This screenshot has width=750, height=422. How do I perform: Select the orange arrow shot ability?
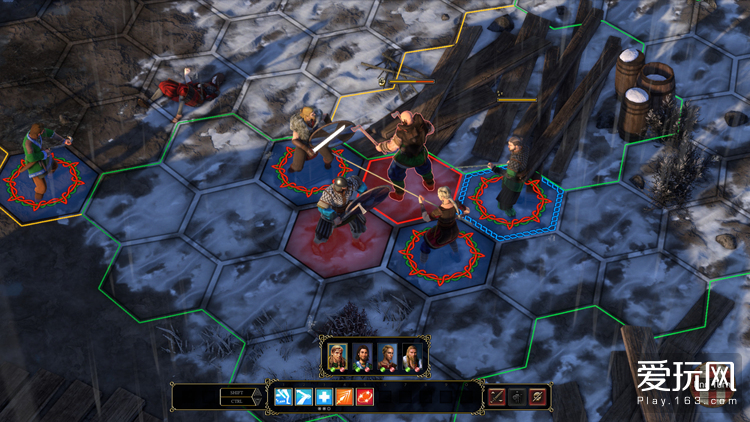pos(344,397)
